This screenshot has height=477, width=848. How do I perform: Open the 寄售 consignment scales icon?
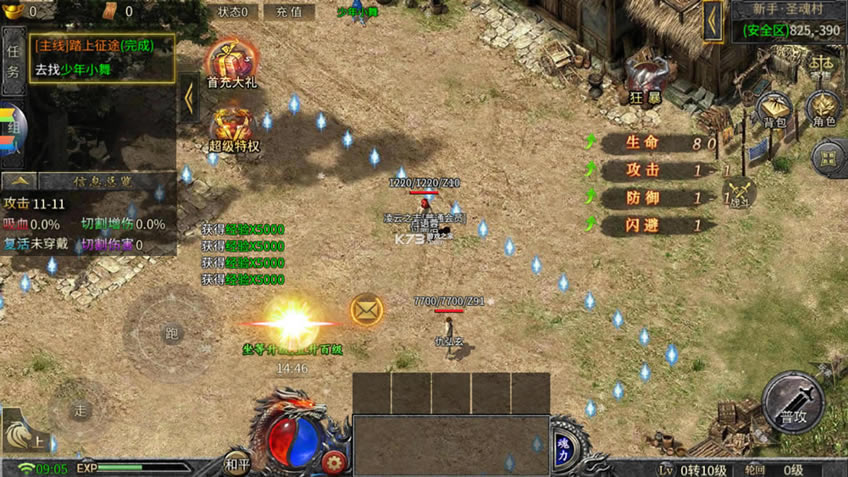(820, 64)
